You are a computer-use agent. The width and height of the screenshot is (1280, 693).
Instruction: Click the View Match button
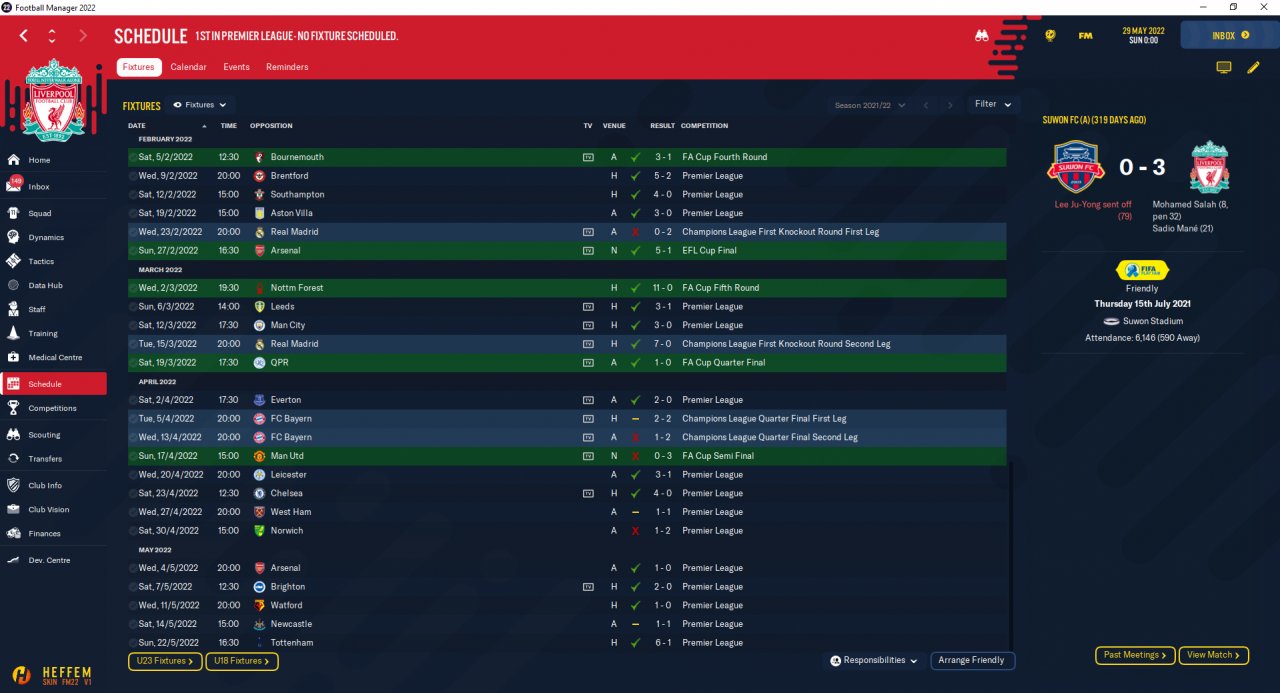pos(1214,655)
